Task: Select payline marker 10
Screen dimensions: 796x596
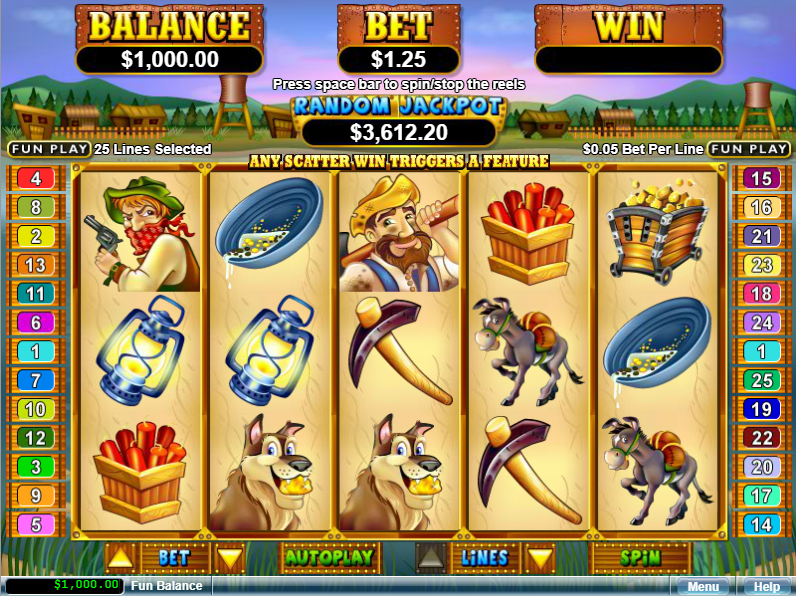Action: click(x=36, y=409)
